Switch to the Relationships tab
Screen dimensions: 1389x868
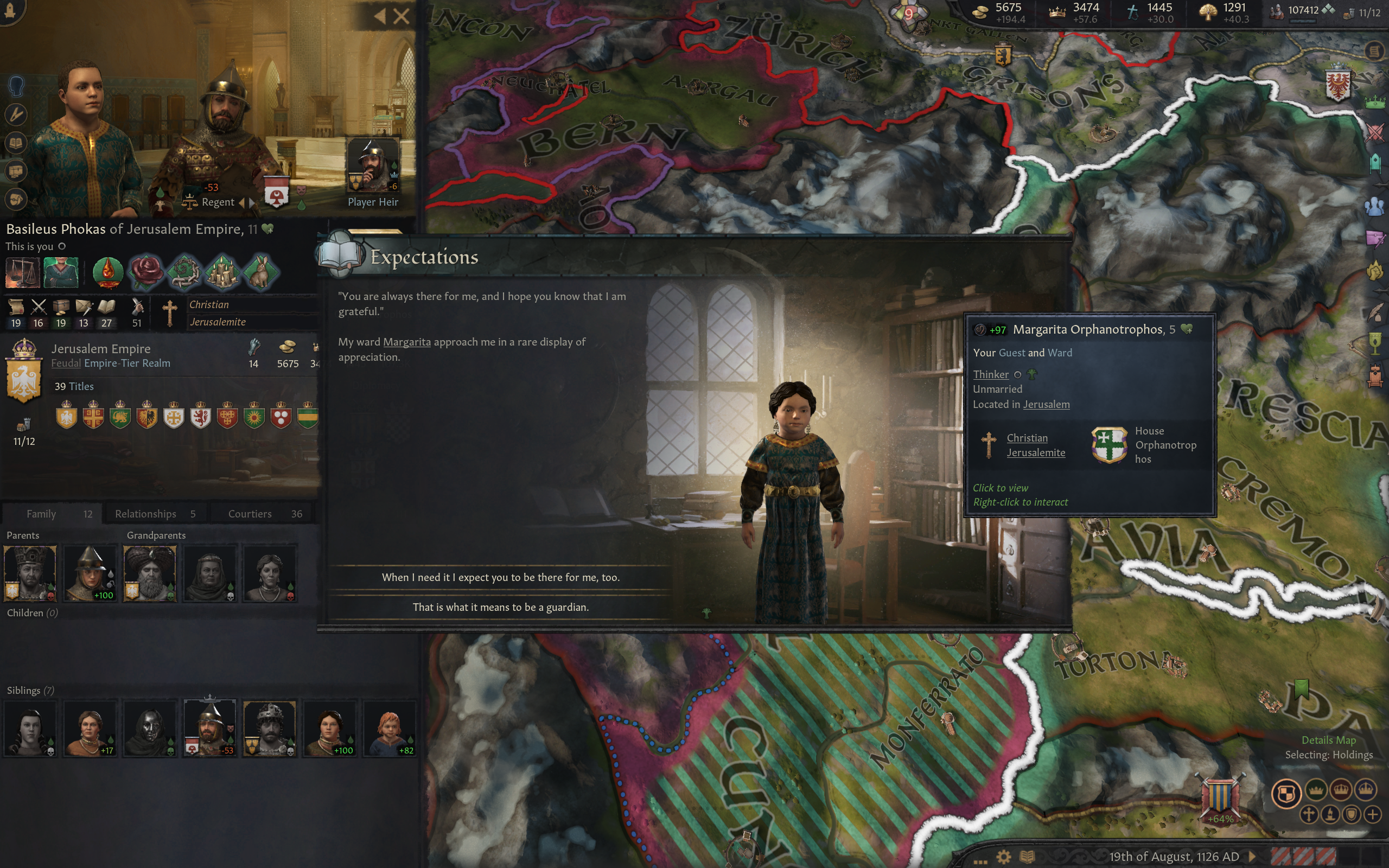pos(155,514)
